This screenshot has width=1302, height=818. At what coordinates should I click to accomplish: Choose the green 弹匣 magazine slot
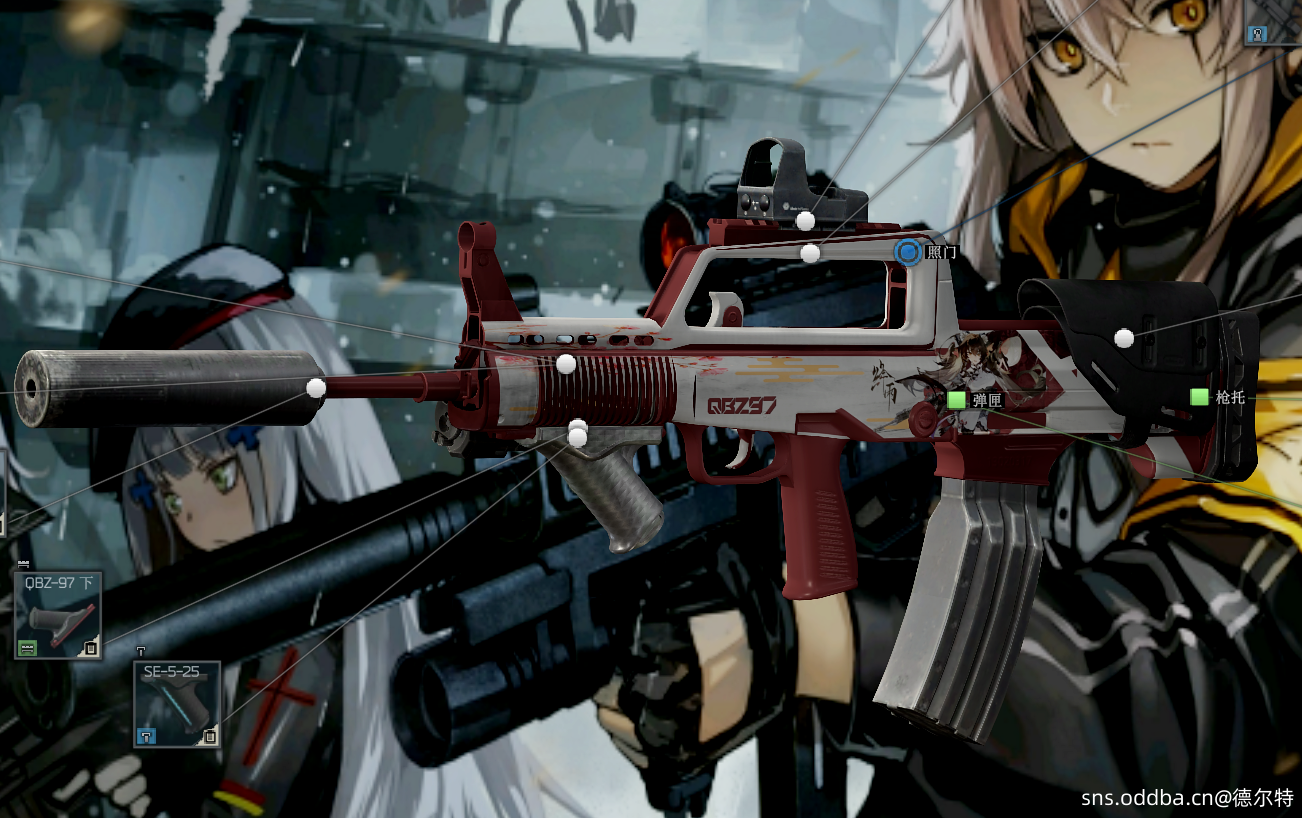click(957, 400)
